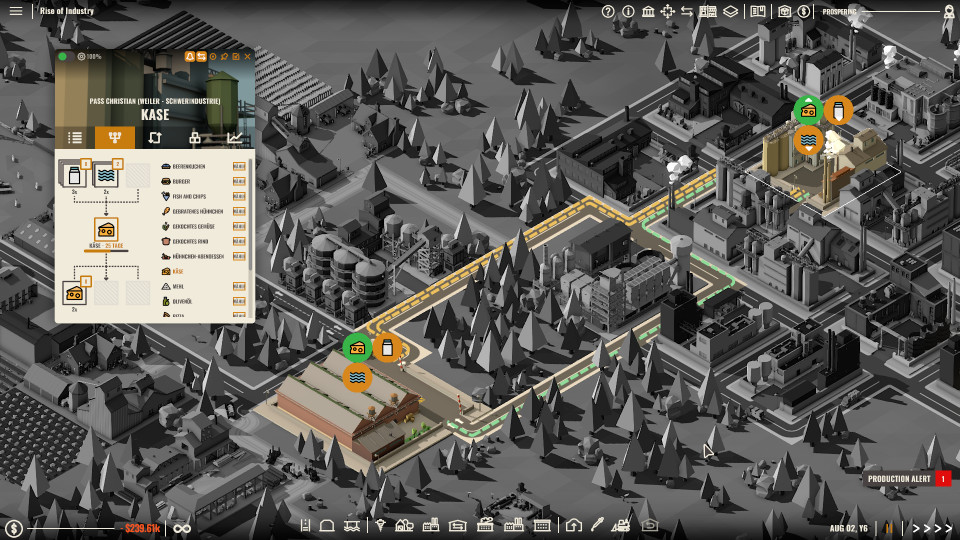Screen dimensions: 960x540
Task: Open the dollar finances button at bottom left
Action: 14,527
